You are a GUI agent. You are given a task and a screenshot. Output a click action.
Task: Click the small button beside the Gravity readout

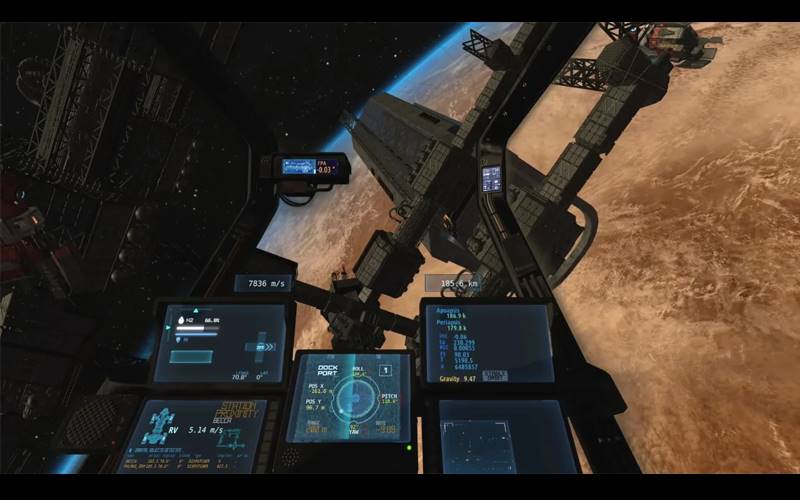tap(495, 377)
